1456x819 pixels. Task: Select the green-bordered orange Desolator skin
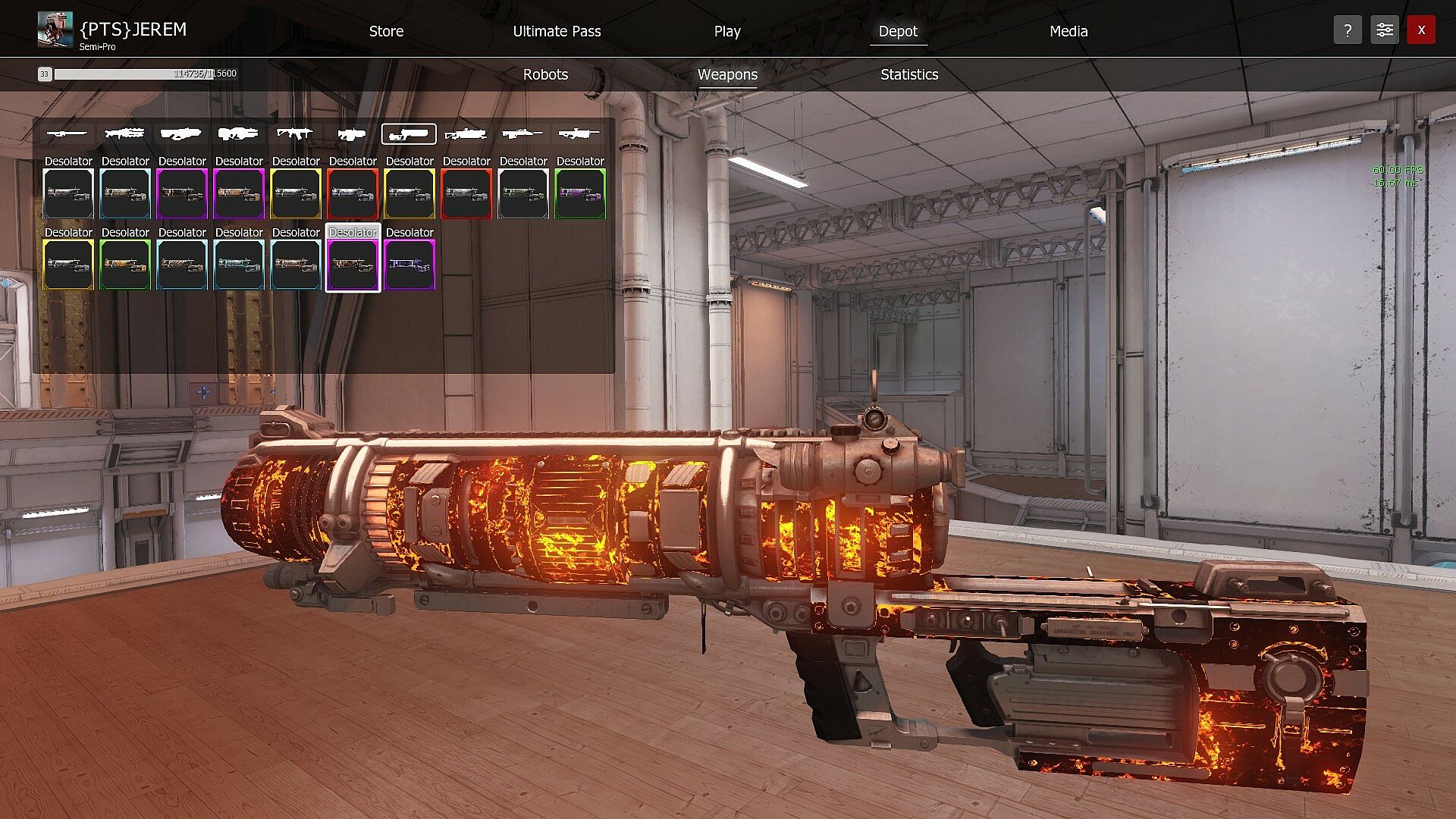pyautogui.click(x=125, y=265)
